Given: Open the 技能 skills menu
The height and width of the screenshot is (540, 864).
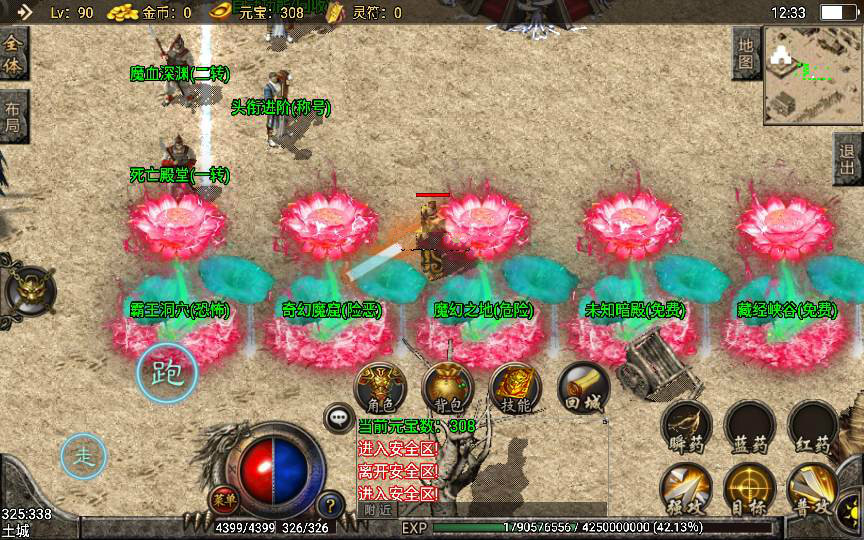Looking at the screenshot, I should tap(515, 387).
